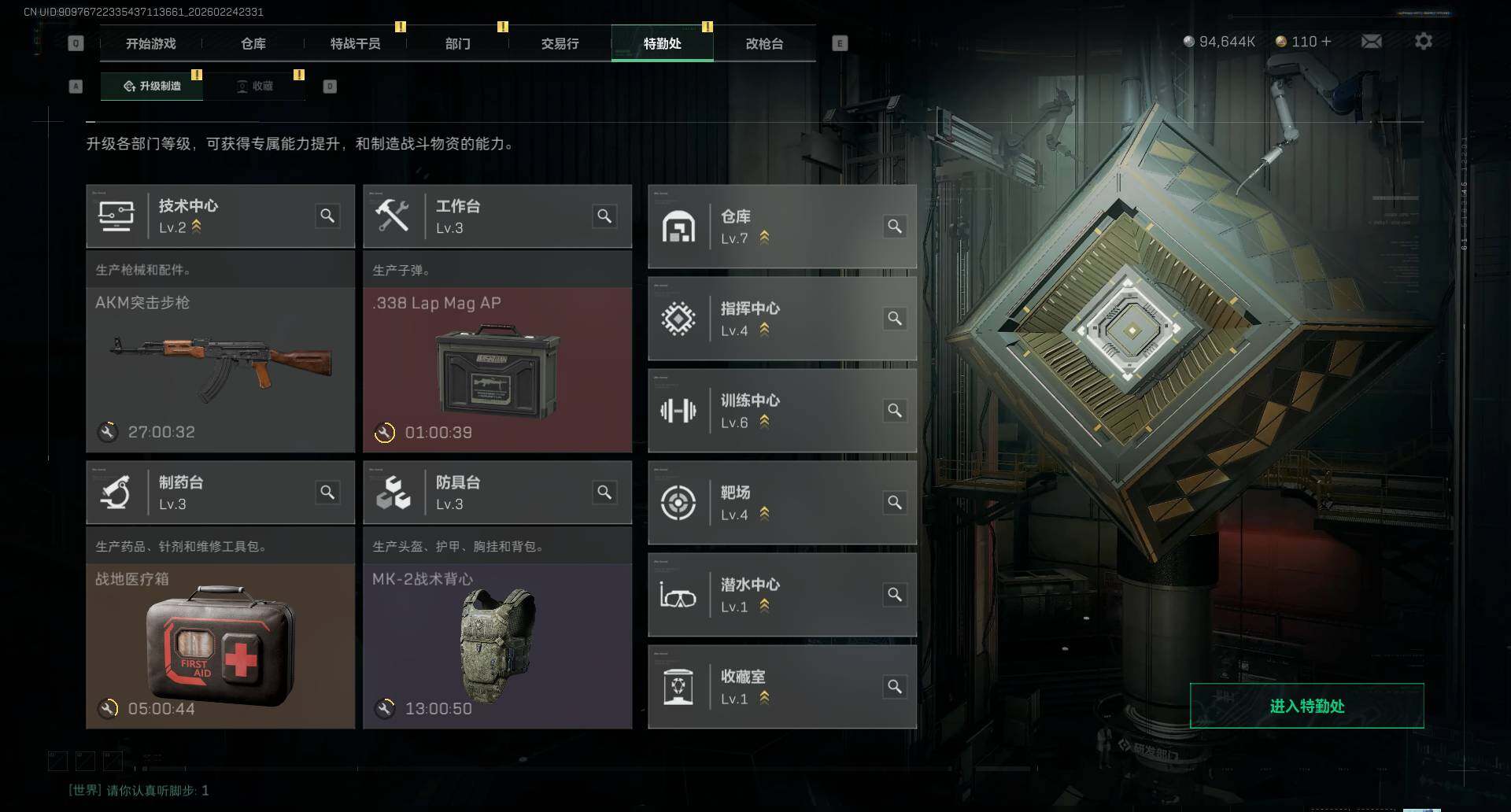
Task: Select the 特战干员 tab
Action: pos(355,43)
